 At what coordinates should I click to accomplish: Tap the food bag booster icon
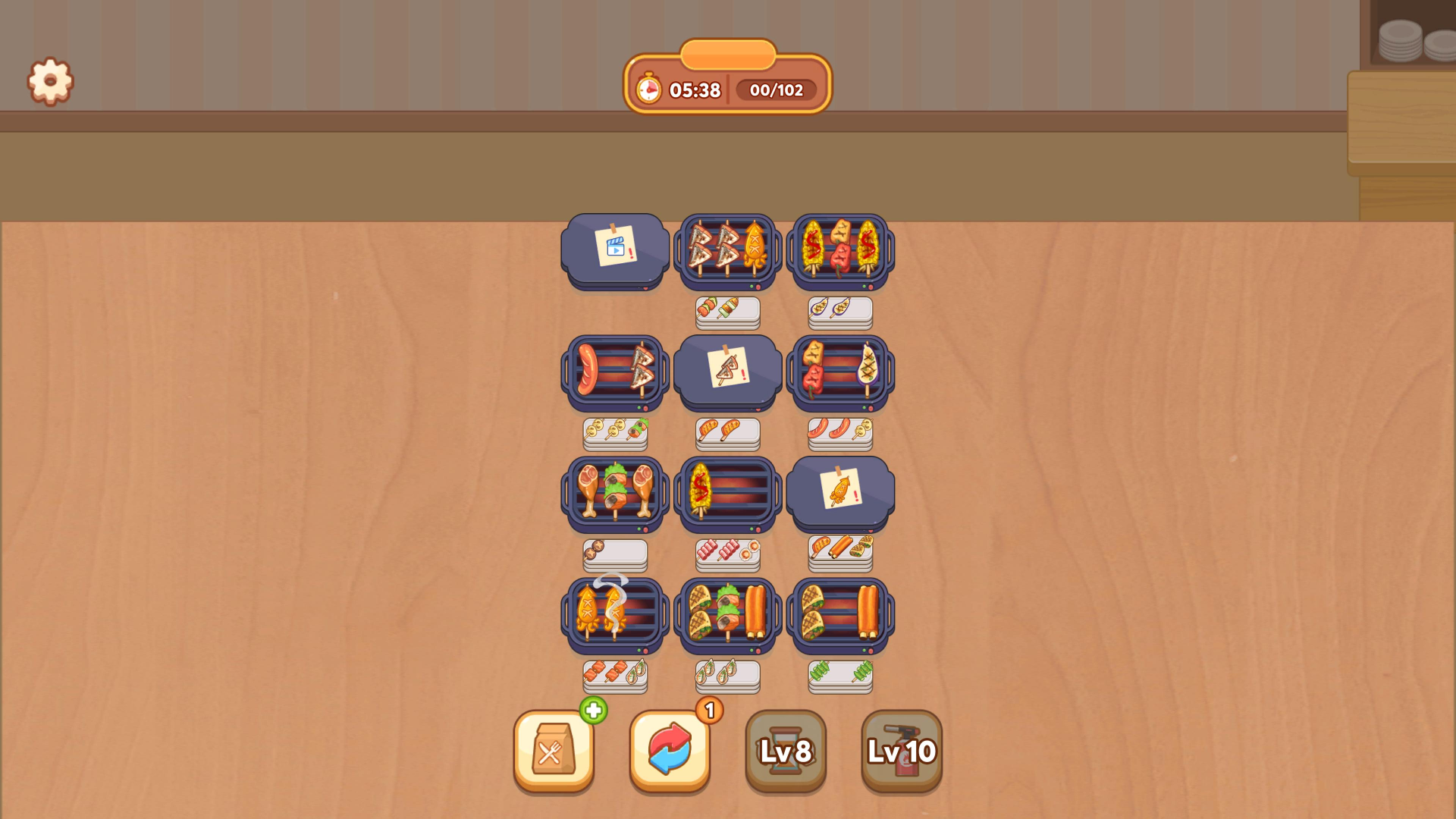pos(553,752)
